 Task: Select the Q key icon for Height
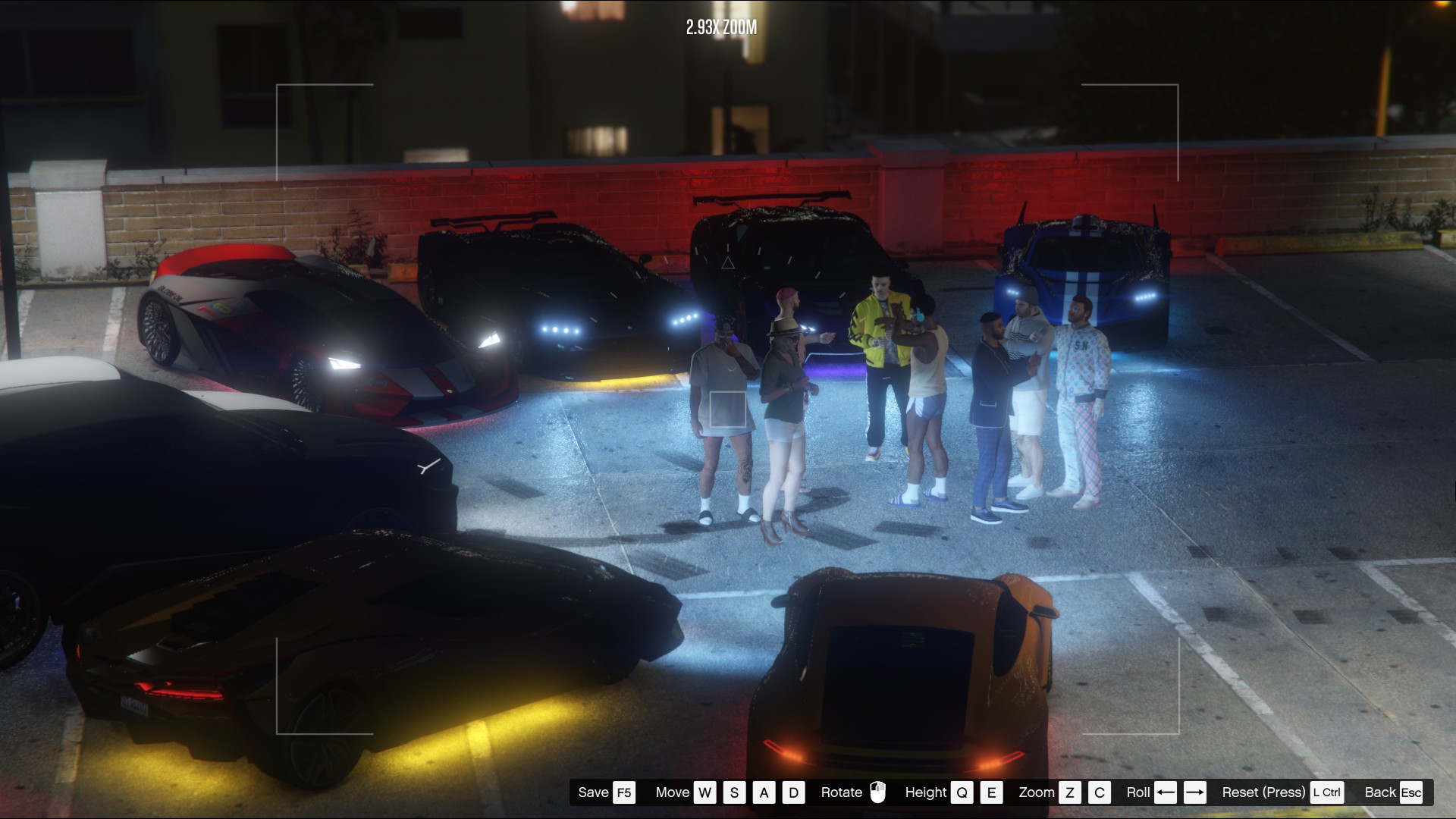point(963,792)
